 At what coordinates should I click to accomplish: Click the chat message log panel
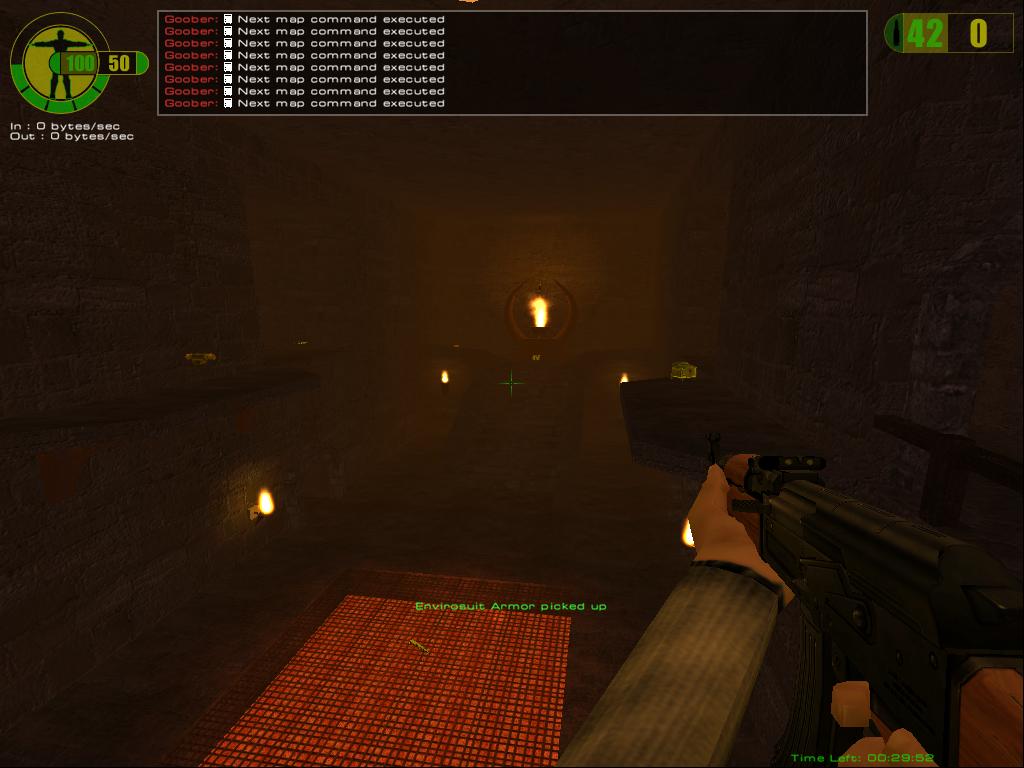[x=512, y=62]
